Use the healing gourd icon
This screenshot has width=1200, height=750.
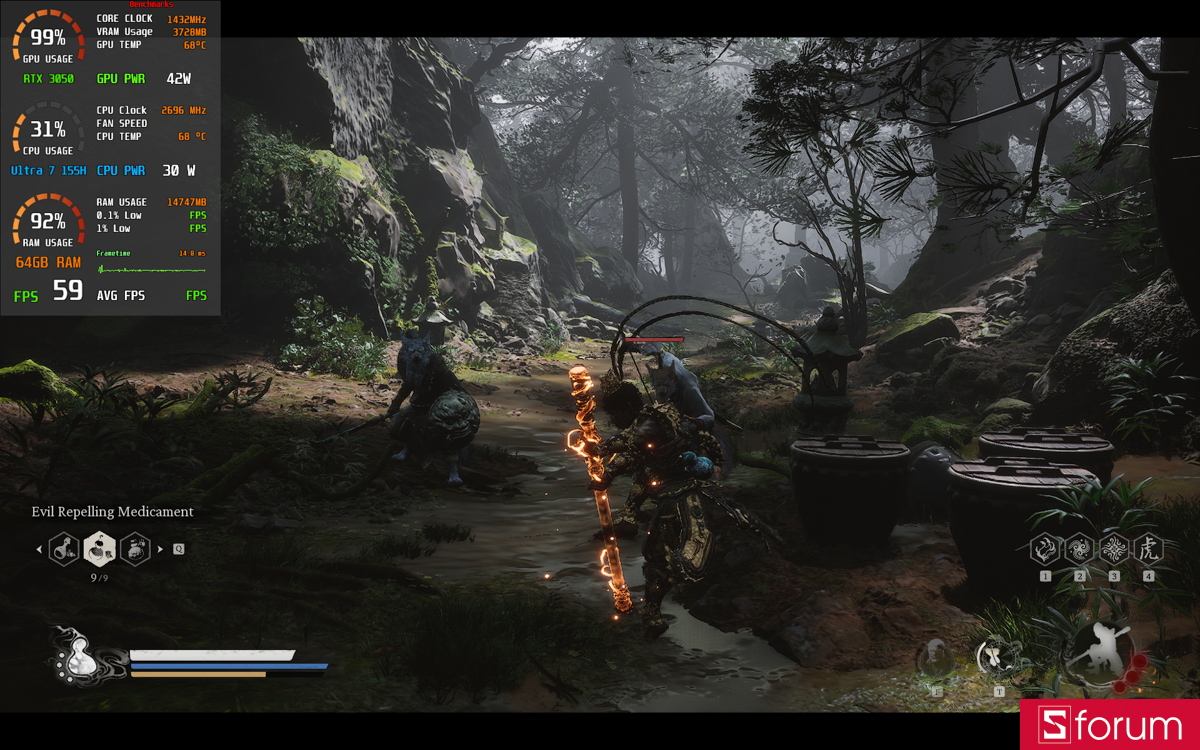tap(74, 658)
